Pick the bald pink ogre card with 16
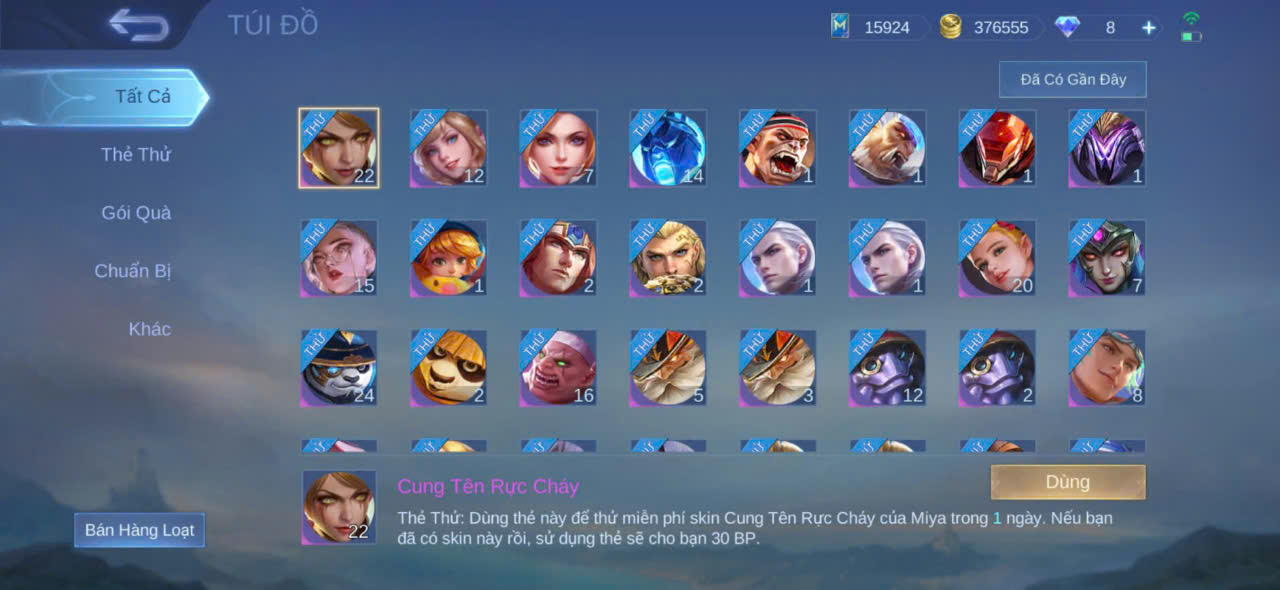The height and width of the screenshot is (590, 1280). 558,368
